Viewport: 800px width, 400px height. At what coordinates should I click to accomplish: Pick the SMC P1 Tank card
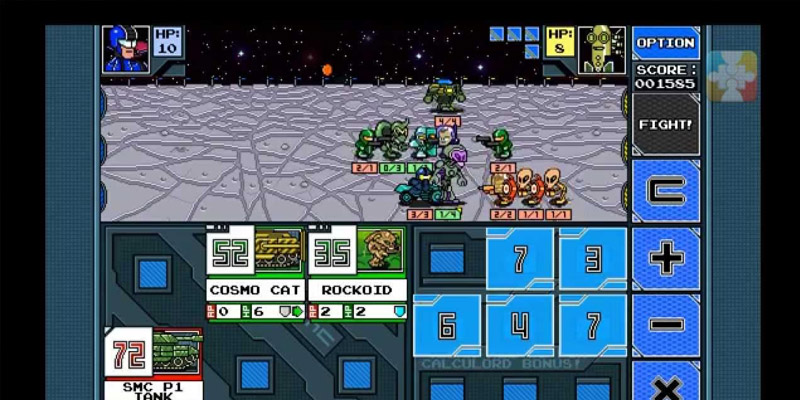pyautogui.click(x=153, y=362)
